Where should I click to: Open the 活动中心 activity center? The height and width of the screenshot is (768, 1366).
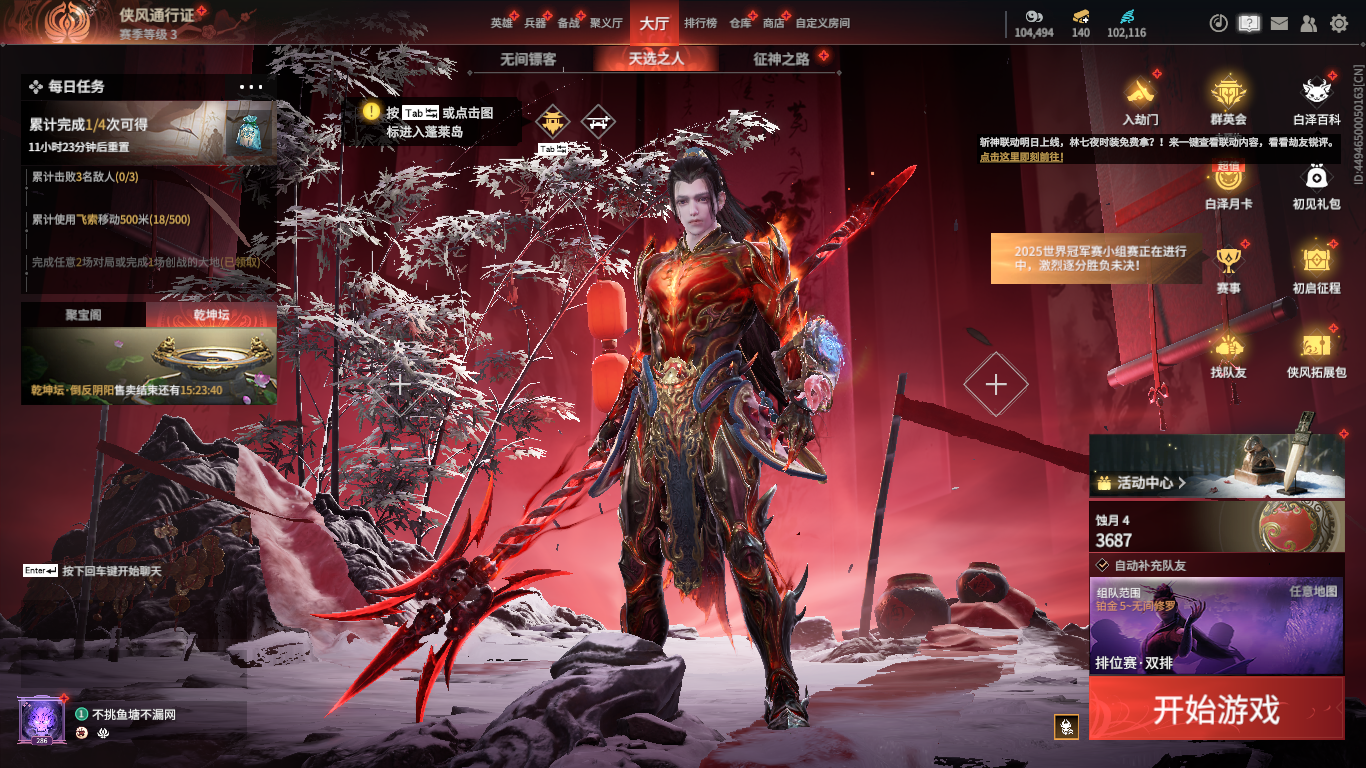pyautogui.click(x=1141, y=483)
